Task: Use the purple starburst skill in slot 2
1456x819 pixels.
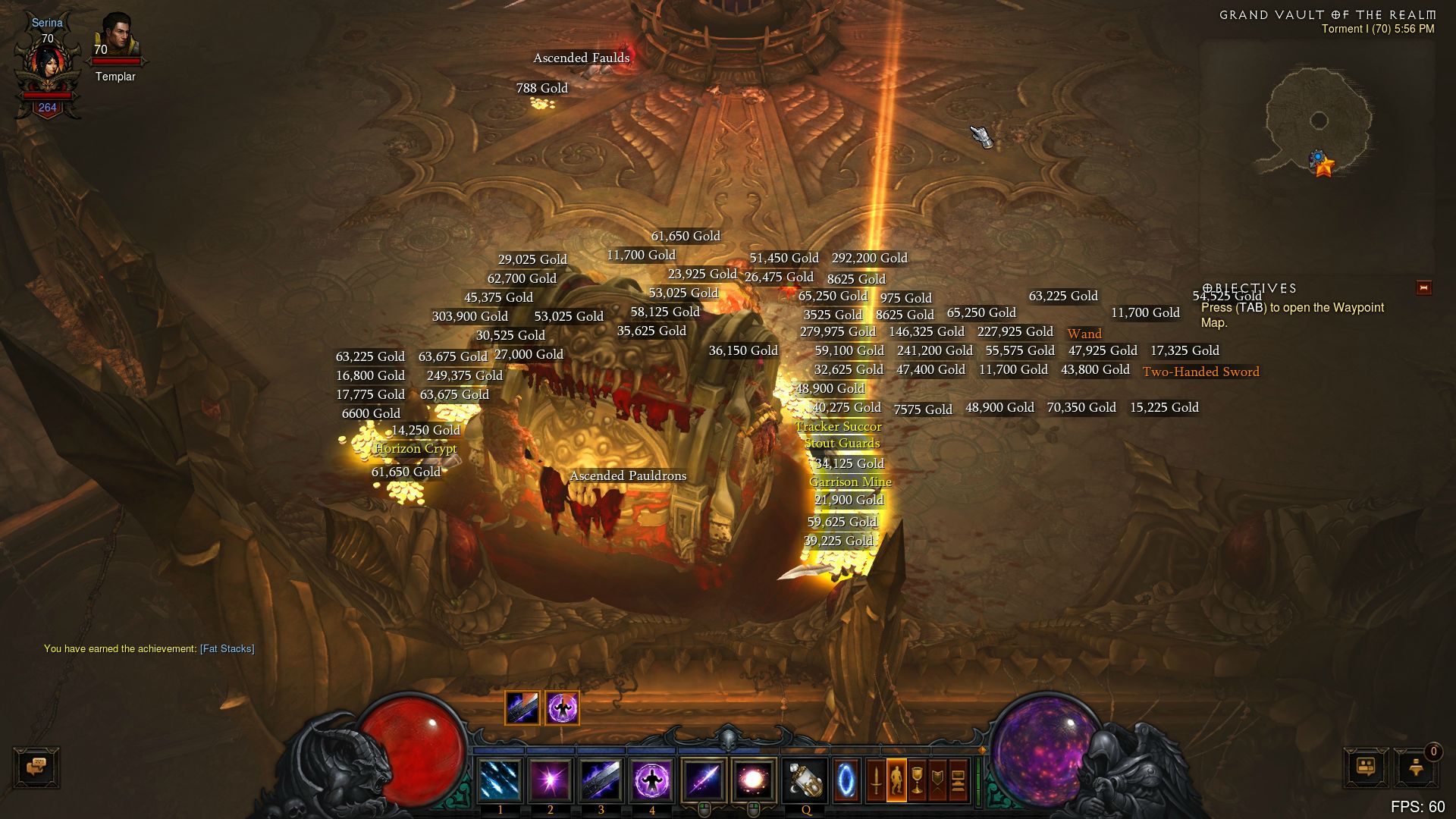Action: 550,780
